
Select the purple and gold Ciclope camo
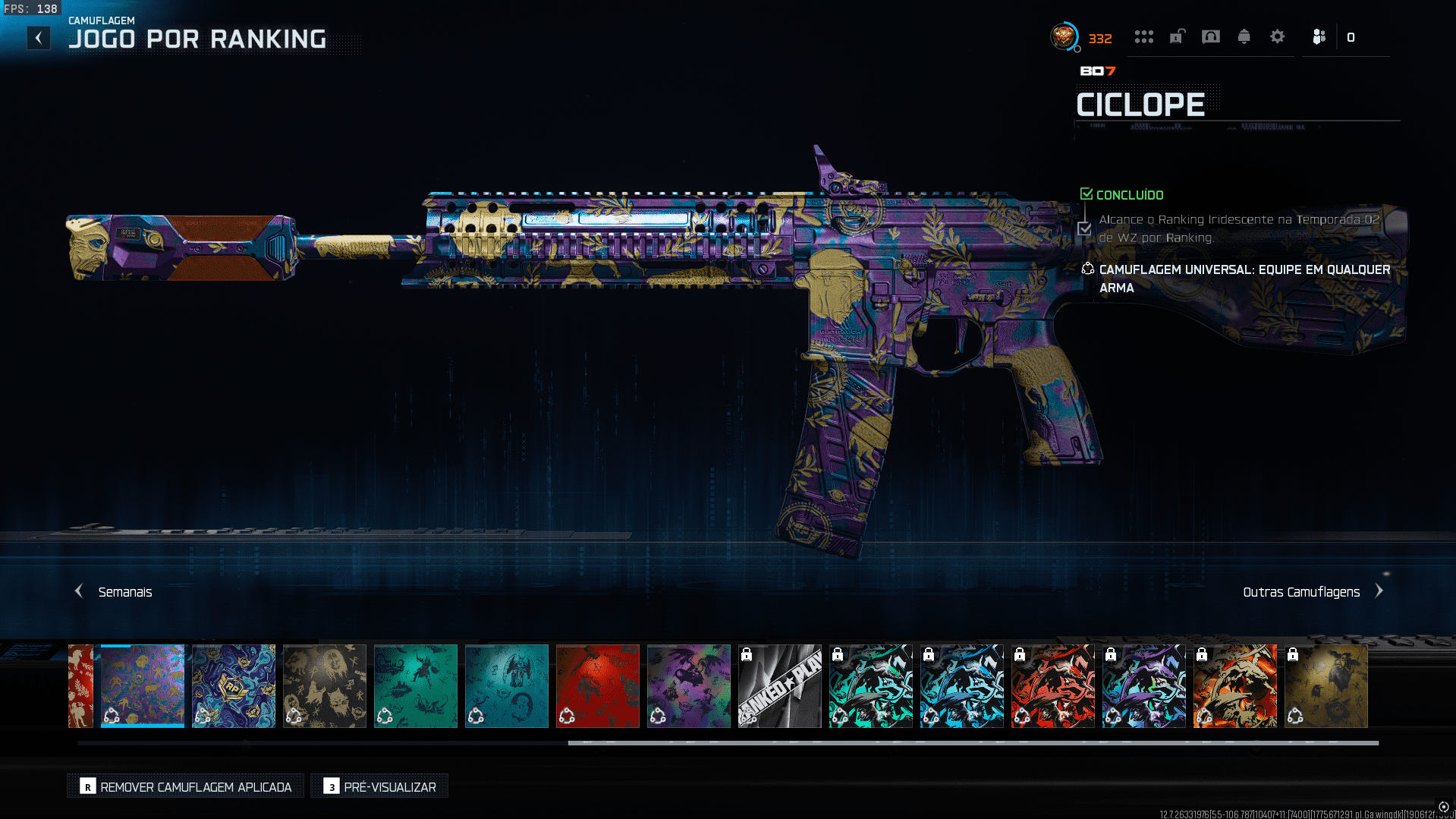143,686
